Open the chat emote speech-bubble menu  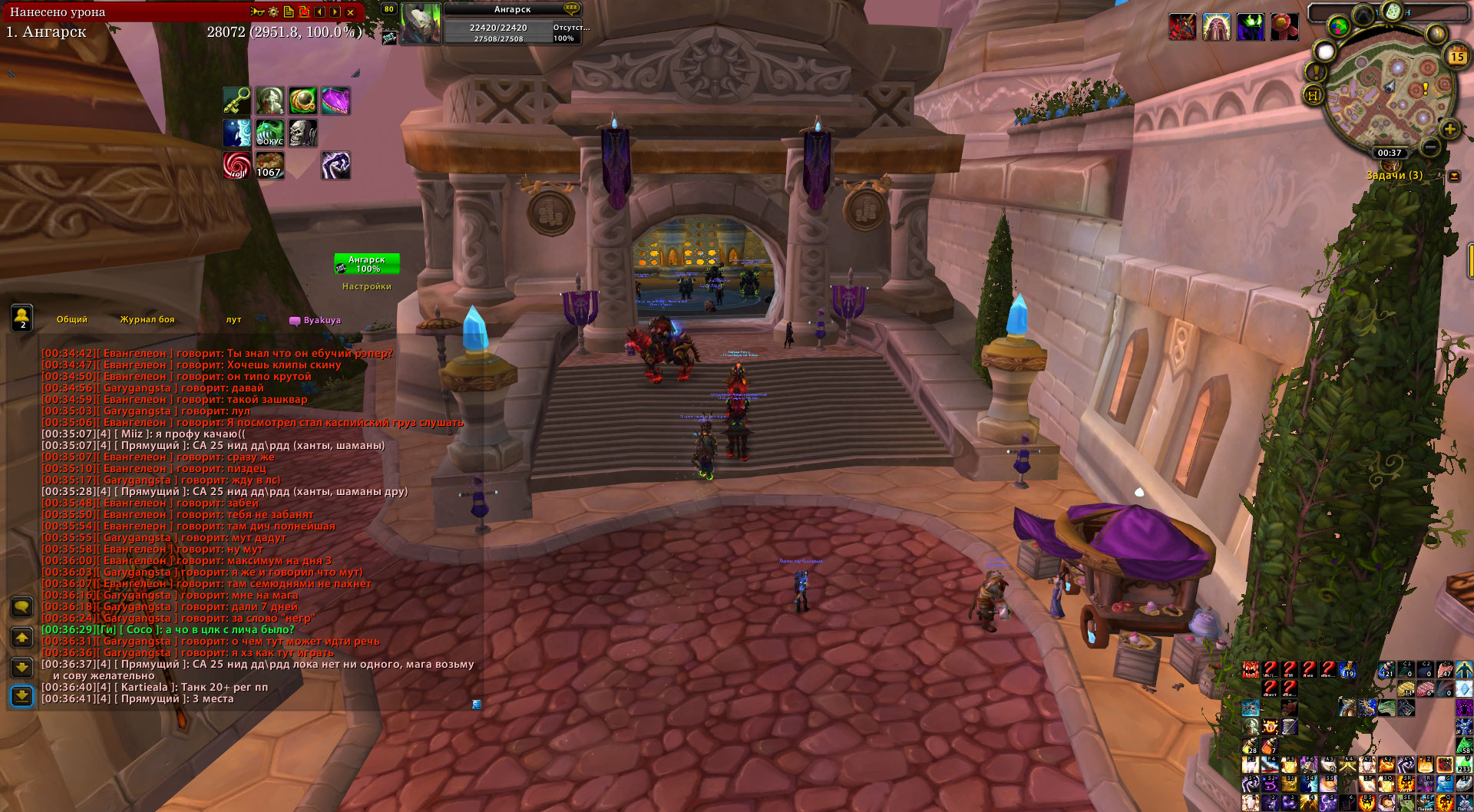pyautogui.click(x=22, y=607)
